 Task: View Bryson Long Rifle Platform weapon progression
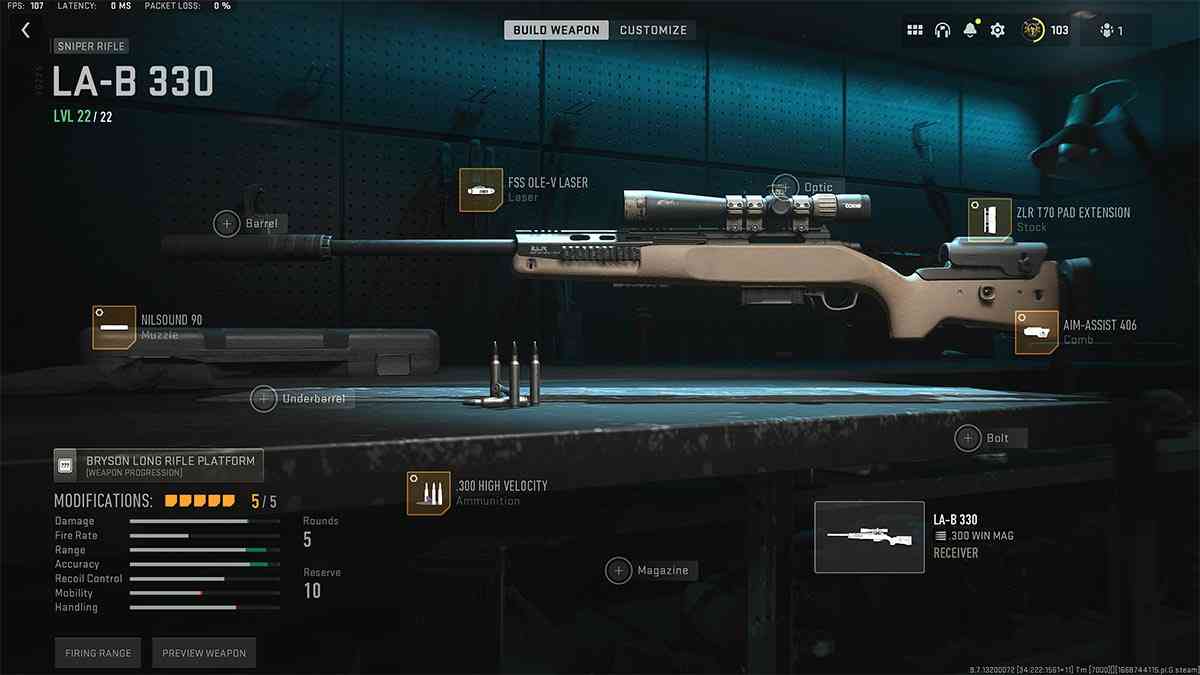(x=159, y=465)
